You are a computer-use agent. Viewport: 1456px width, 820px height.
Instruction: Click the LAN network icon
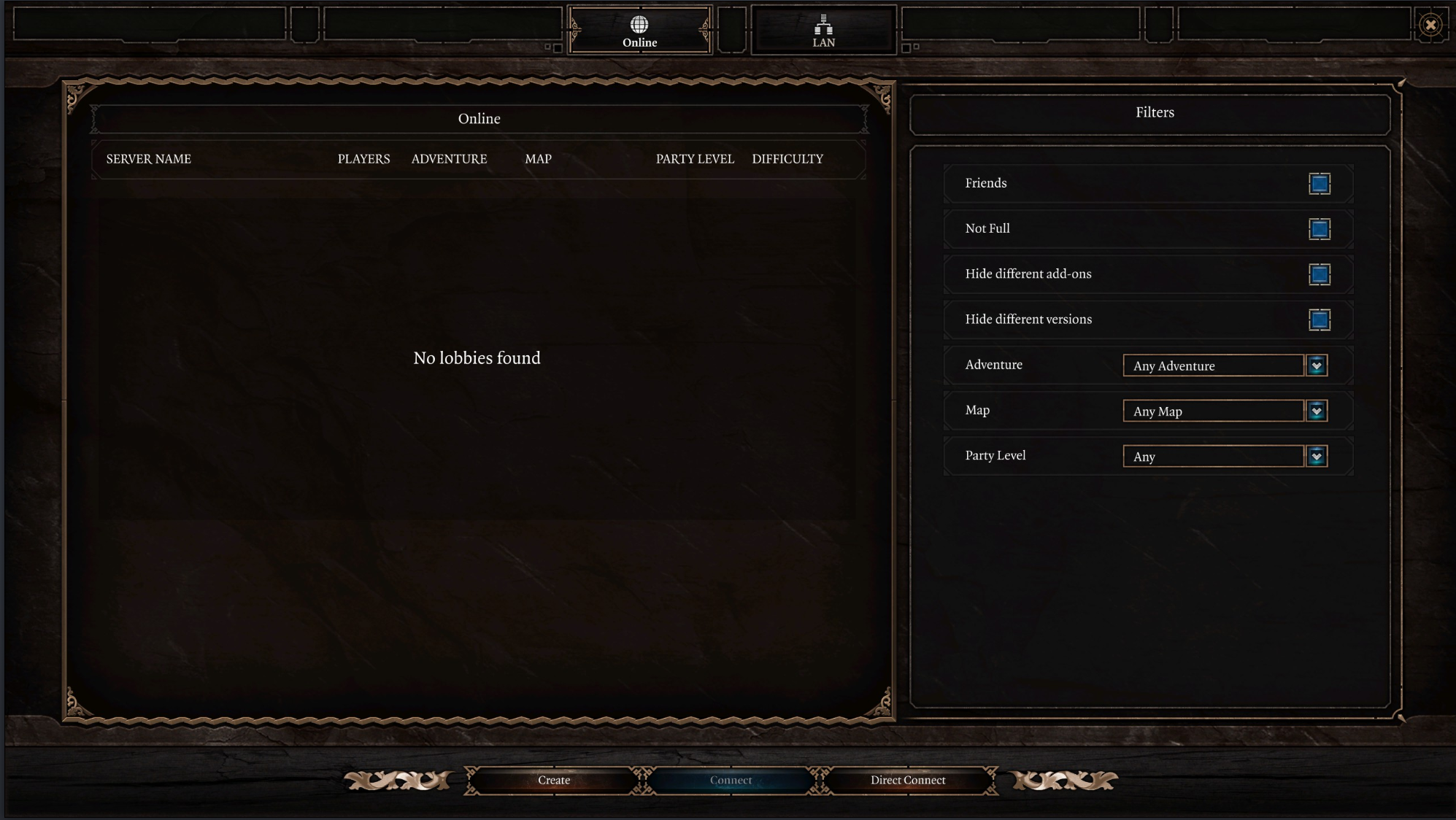click(824, 24)
